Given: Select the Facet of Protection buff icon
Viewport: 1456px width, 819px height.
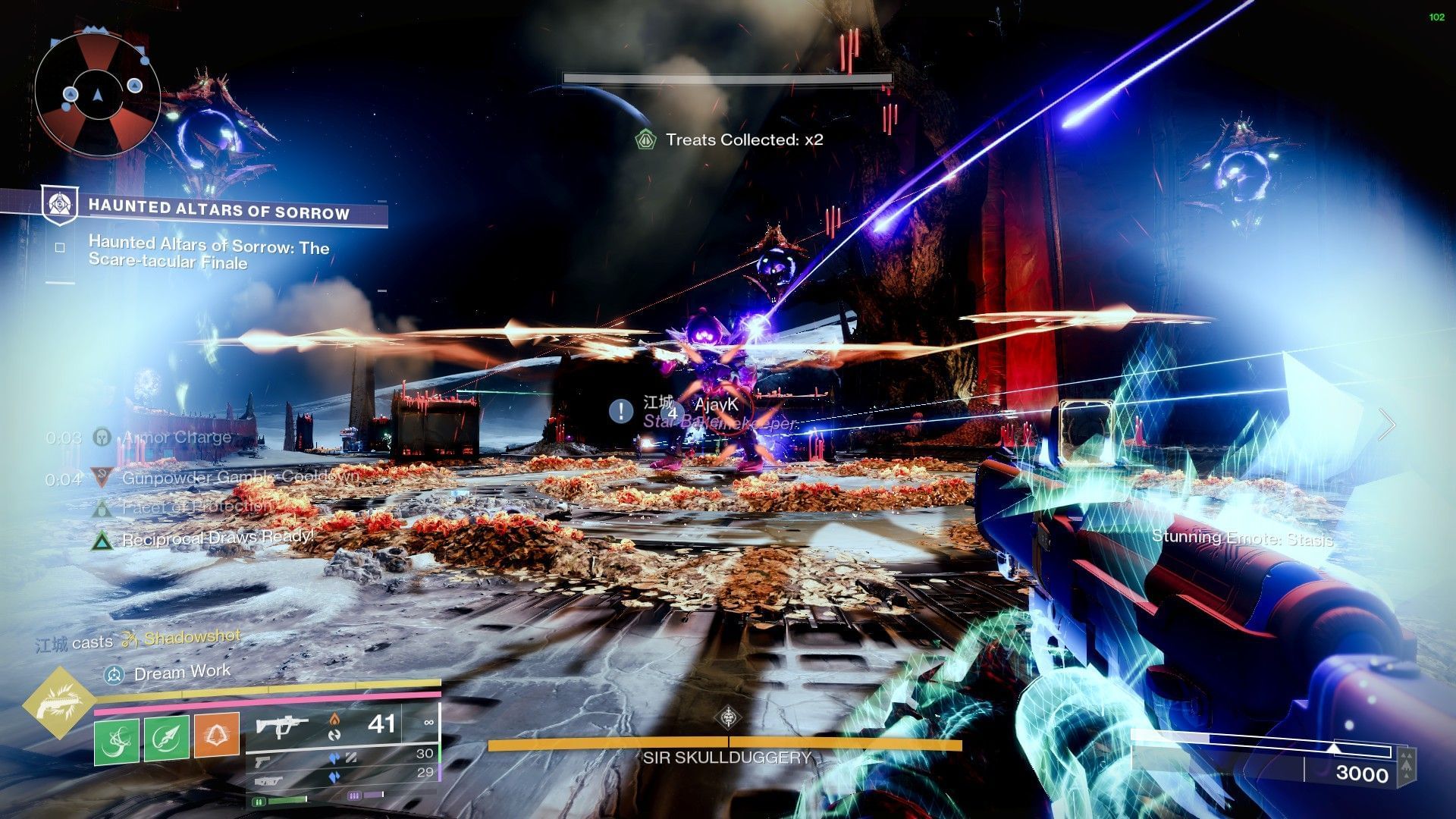Looking at the screenshot, I should [x=102, y=508].
